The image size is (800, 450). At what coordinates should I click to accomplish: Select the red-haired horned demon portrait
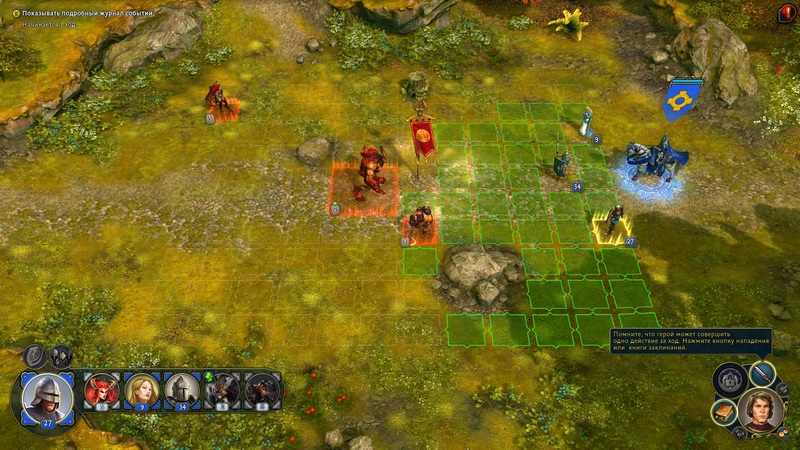(102, 390)
